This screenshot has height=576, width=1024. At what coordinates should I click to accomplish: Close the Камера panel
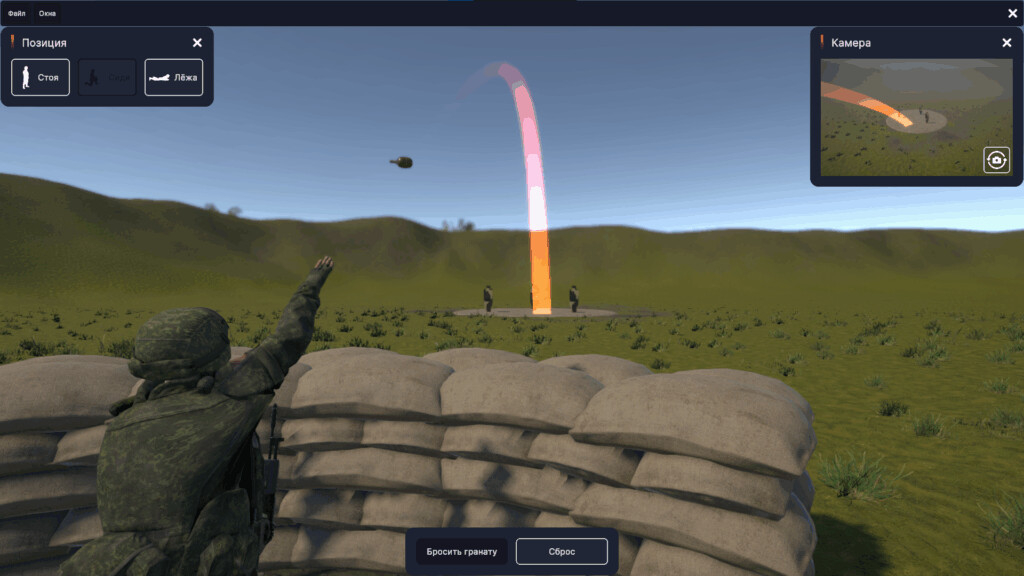click(x=1006, y=43)
